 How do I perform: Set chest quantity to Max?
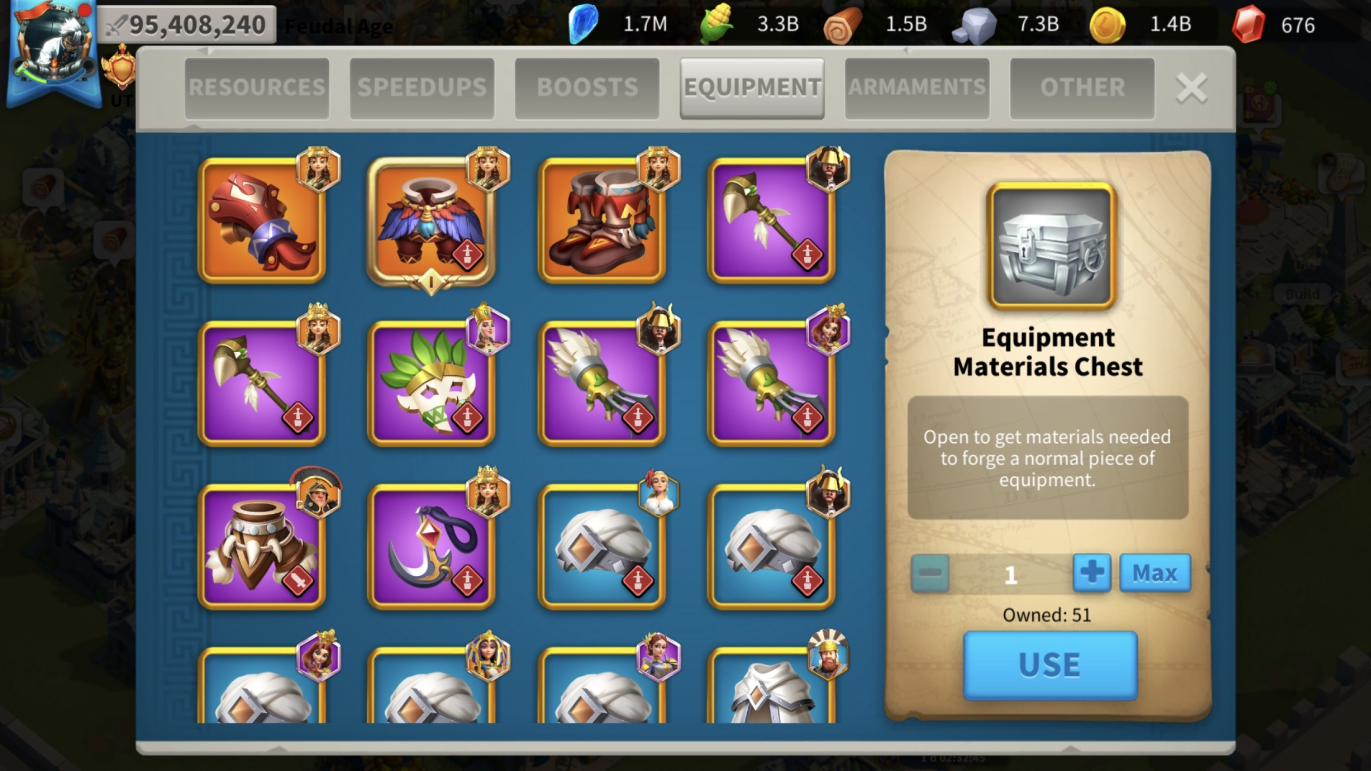point(1155,573)
